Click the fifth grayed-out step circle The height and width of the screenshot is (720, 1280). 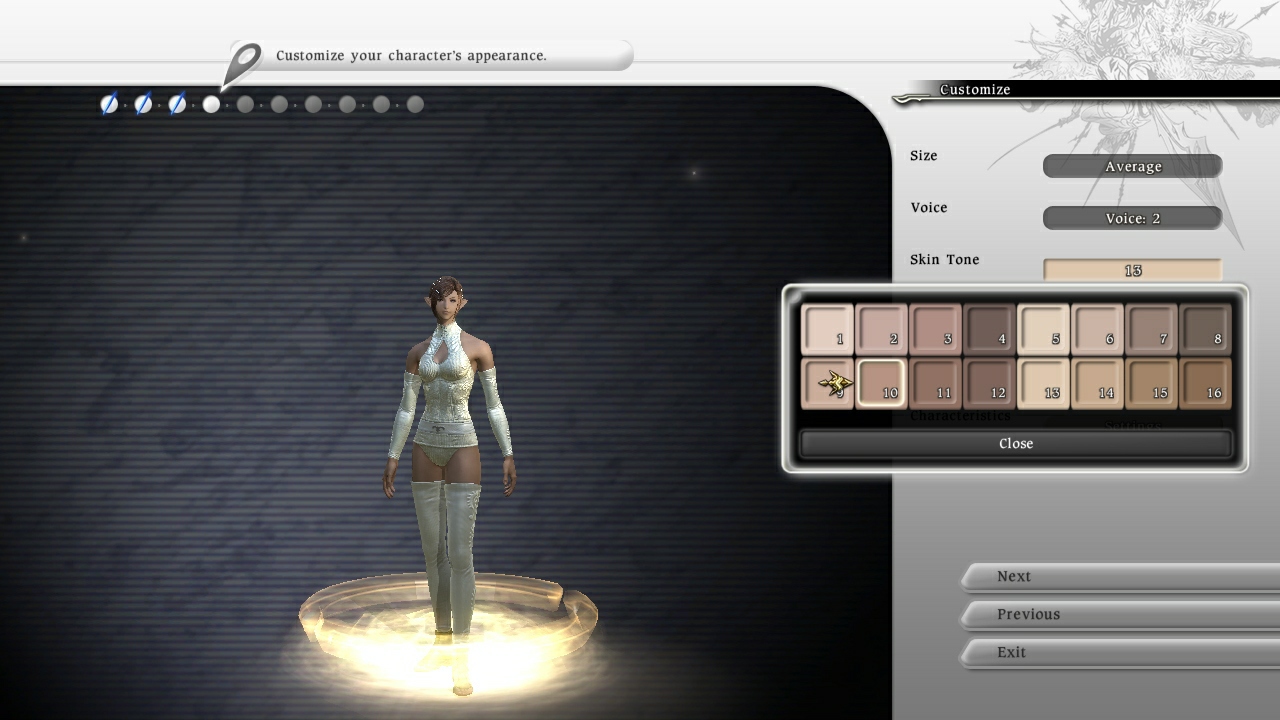245,103
